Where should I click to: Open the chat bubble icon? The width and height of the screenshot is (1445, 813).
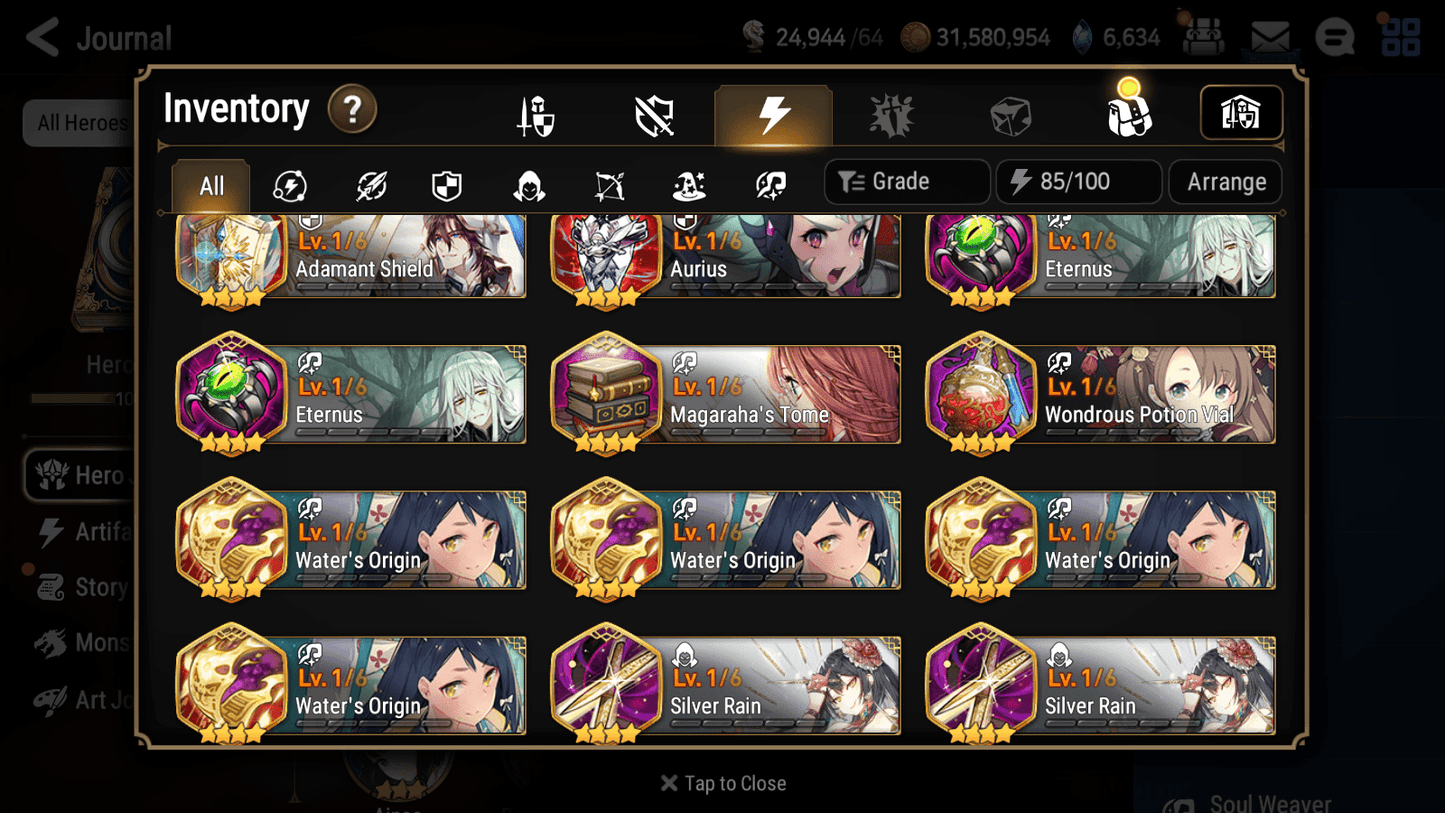pos(1335,36)
